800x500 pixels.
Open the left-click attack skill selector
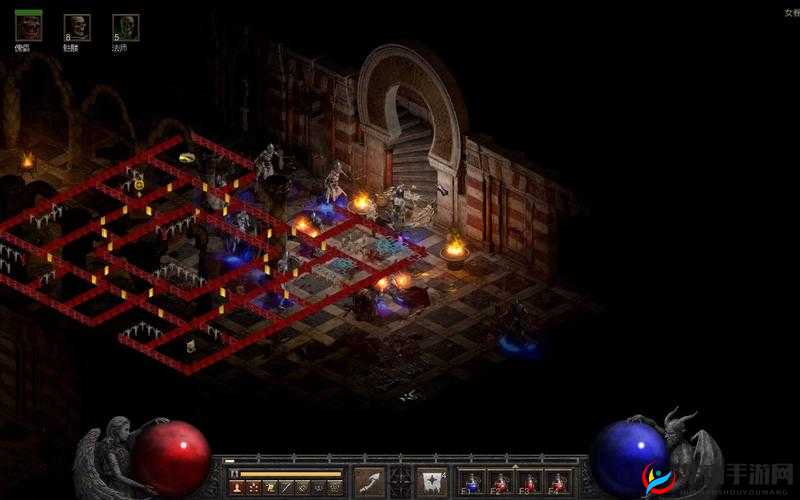coord(370,481)
